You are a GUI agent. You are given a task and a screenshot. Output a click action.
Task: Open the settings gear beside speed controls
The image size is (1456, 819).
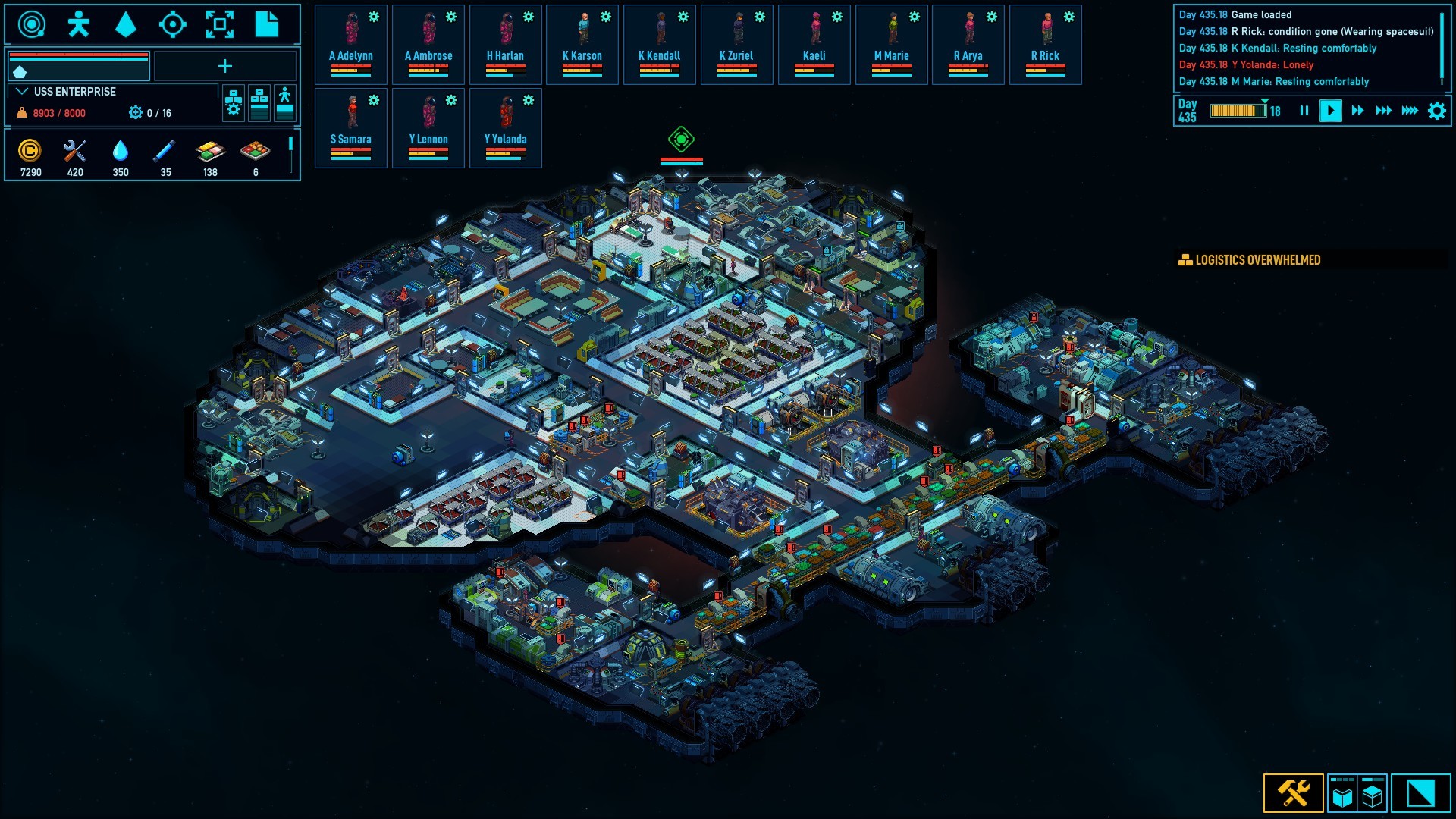(1436, 111)
